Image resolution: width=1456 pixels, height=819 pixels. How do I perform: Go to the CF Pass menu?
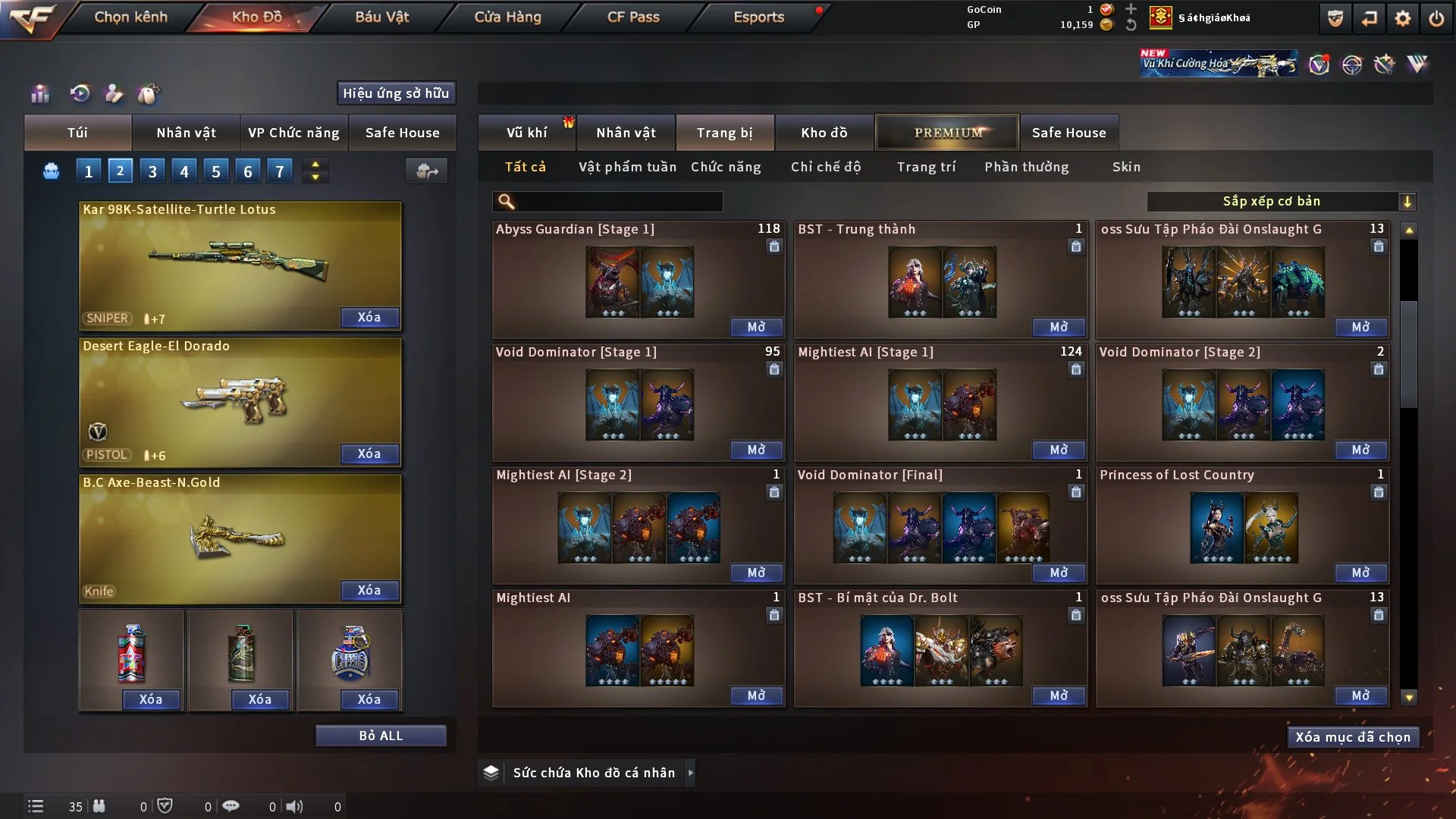point(633,17)
